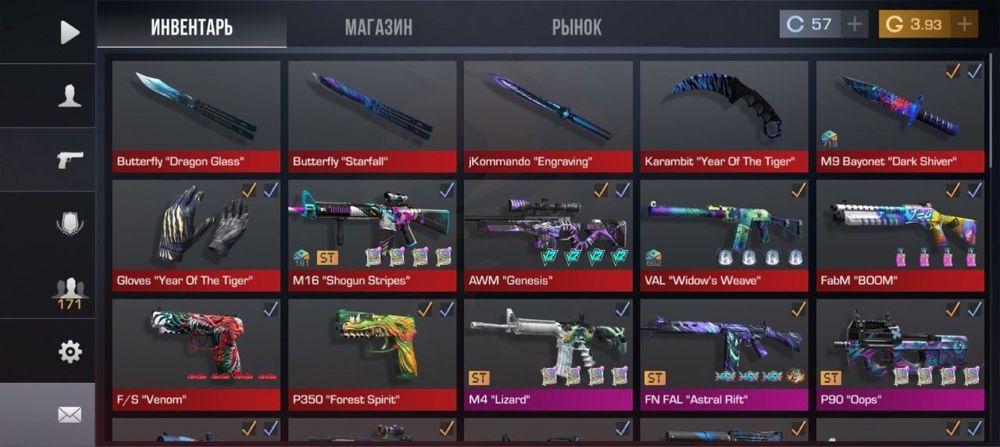
Task: Pick the P90 "Oops" item tile
Action: pos(900,355)
